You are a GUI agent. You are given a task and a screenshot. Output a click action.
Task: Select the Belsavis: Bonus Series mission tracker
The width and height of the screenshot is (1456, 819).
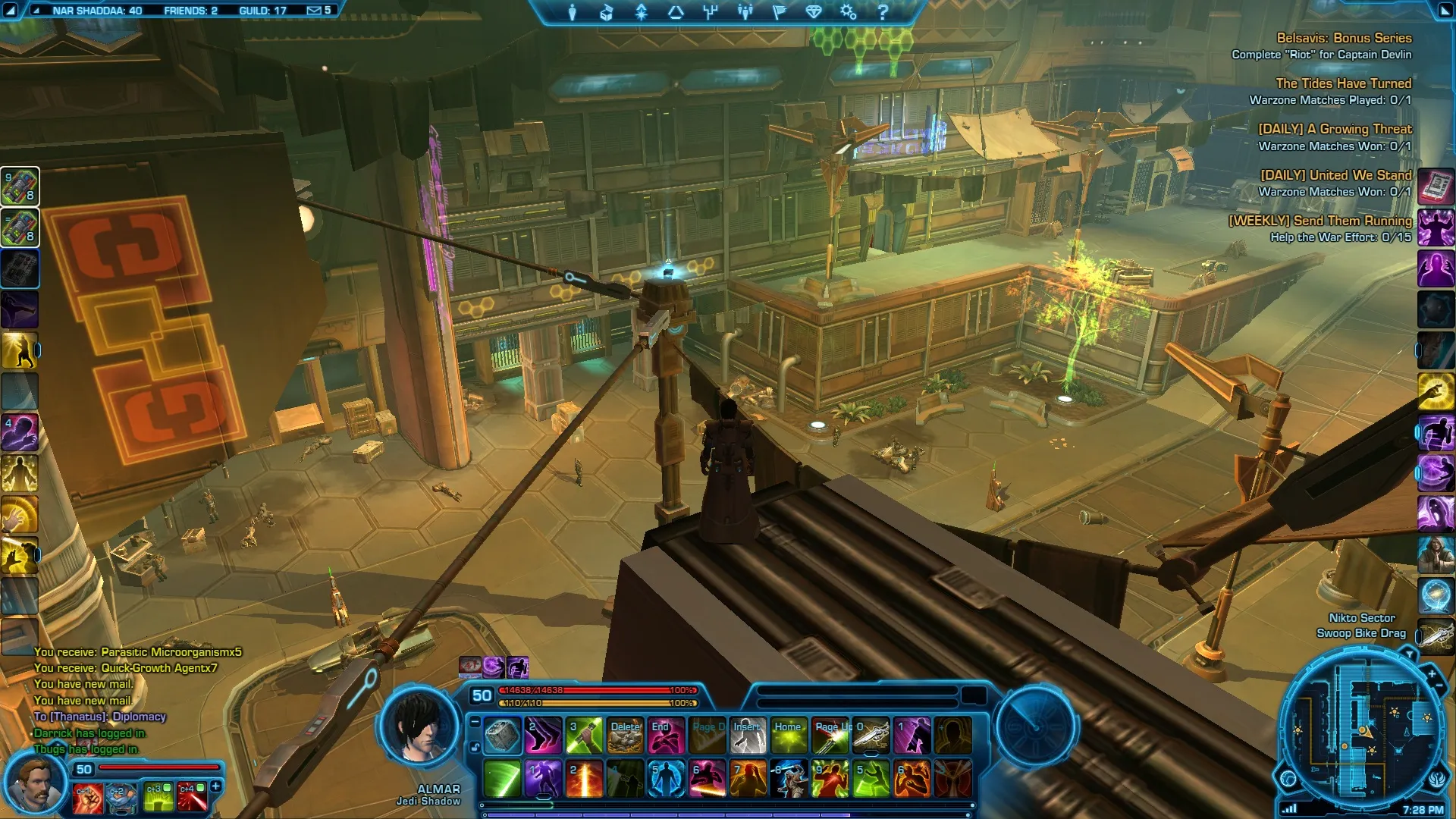tap(1344, 38)
